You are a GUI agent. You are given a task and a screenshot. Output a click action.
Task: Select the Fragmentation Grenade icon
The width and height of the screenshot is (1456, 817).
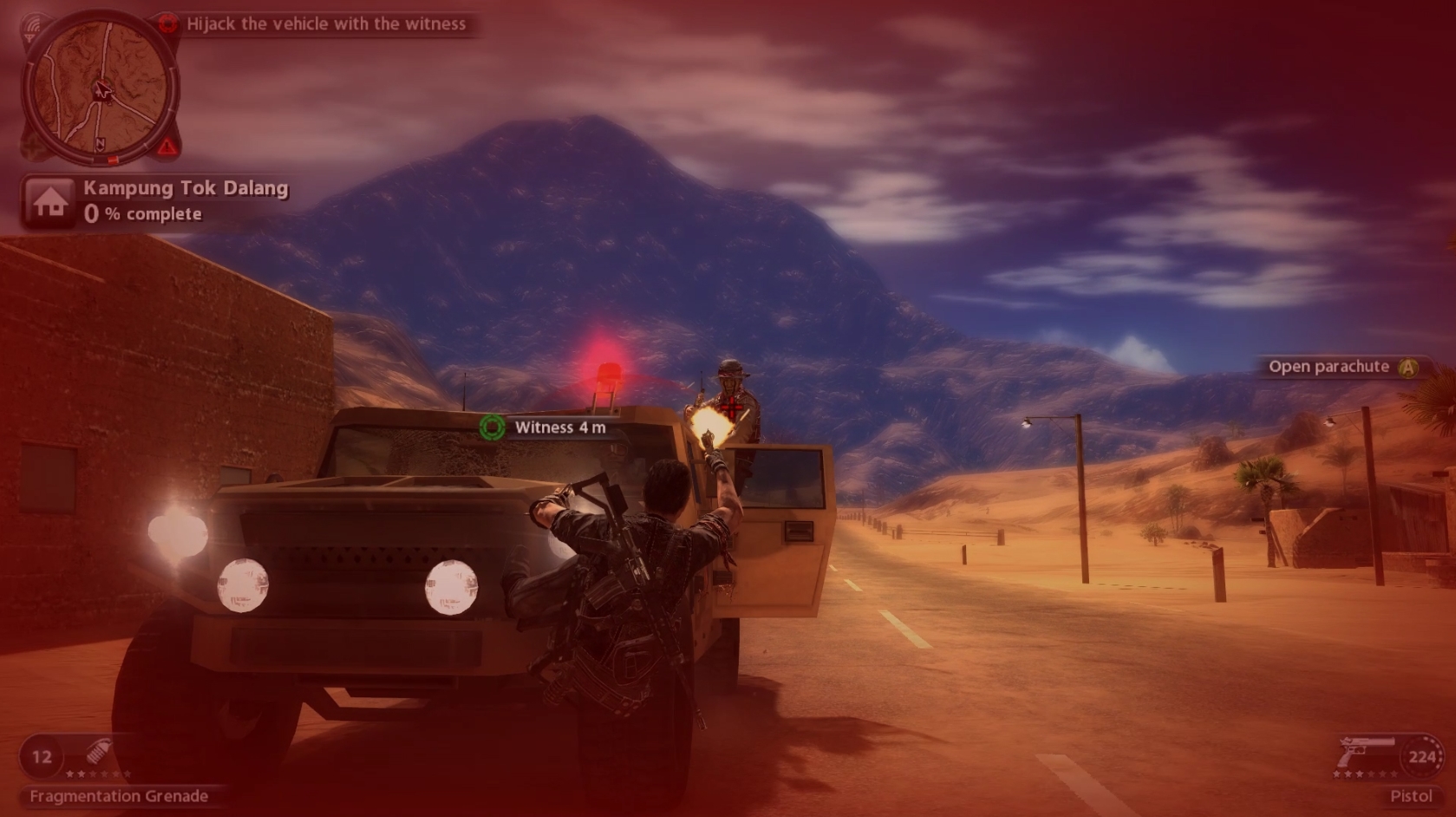(98, 752)
